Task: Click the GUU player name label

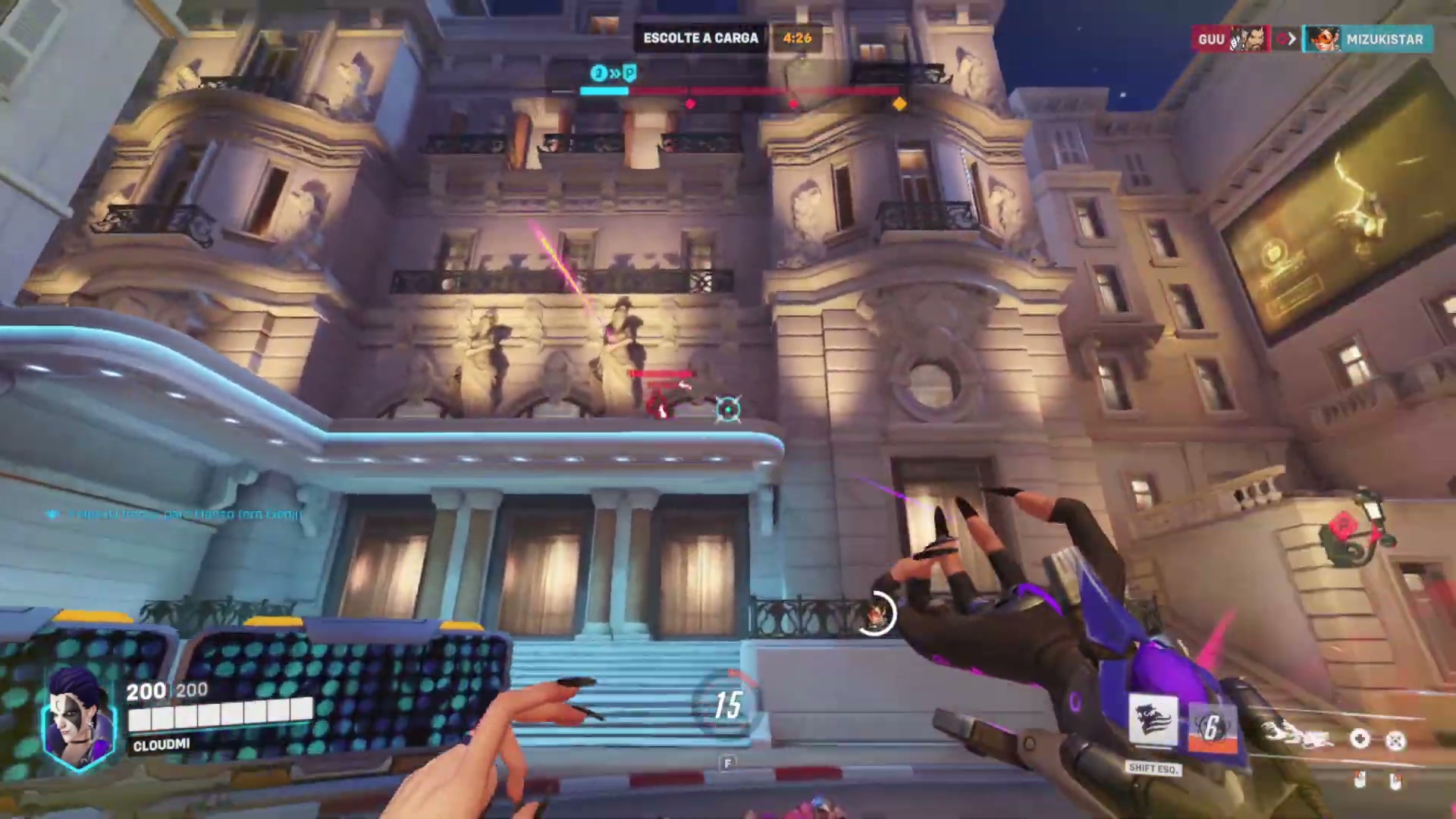Action: [x=1211, y=39]
